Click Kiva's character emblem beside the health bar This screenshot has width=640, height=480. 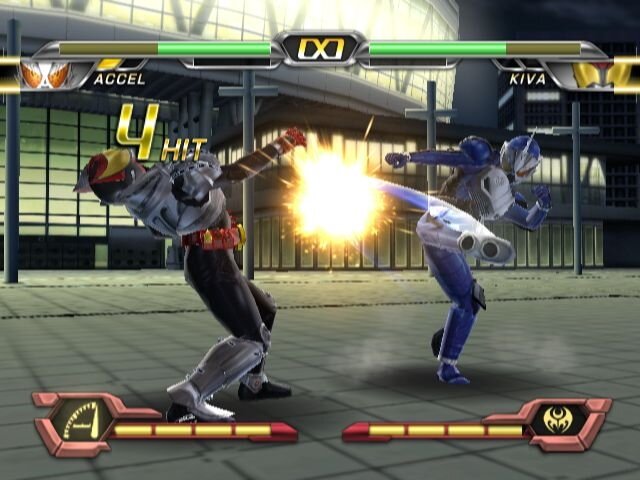[x=593, y=74]
